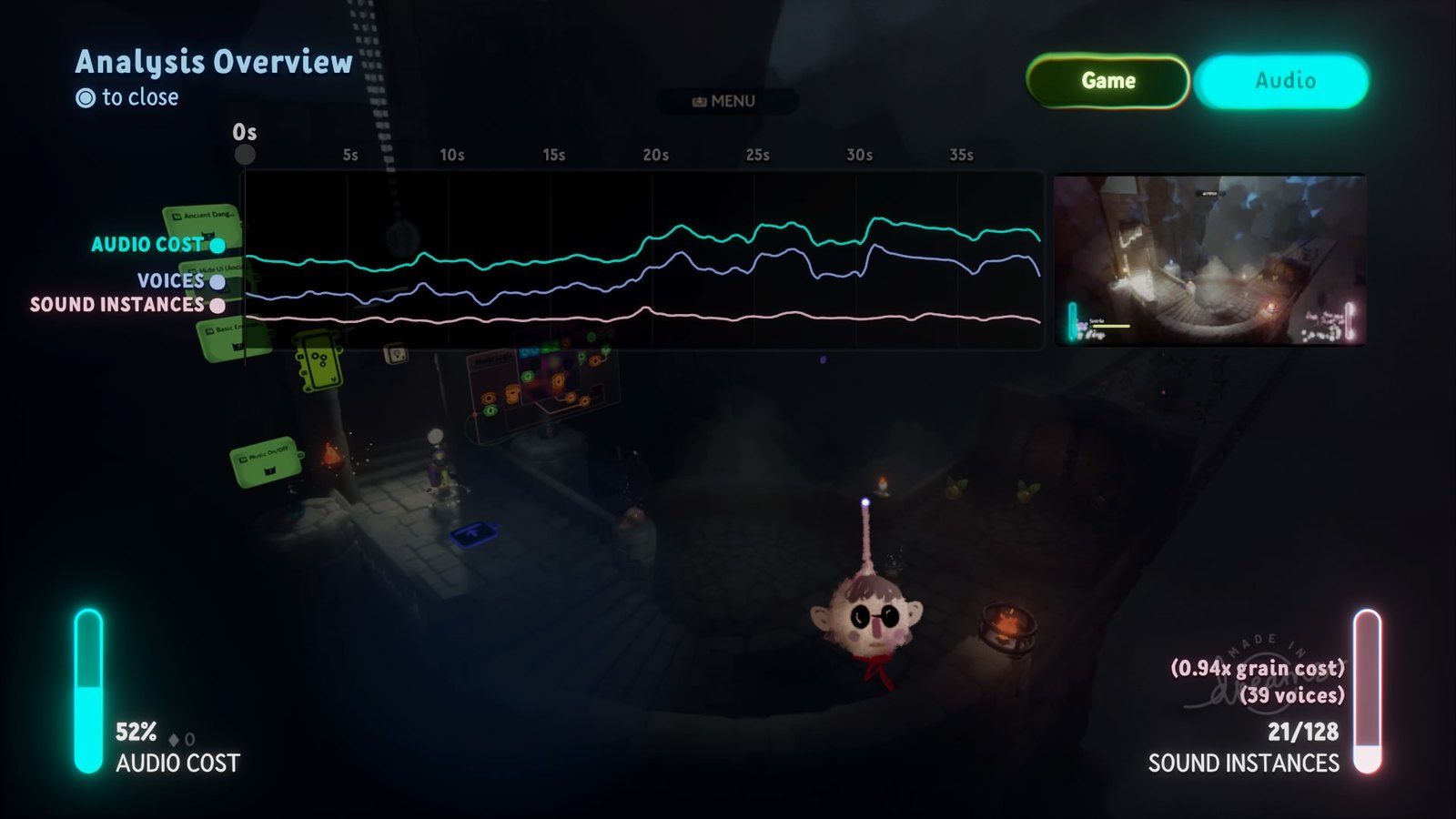Toggle the Sound Instances graph line
1456x819 pixels.
217,306
